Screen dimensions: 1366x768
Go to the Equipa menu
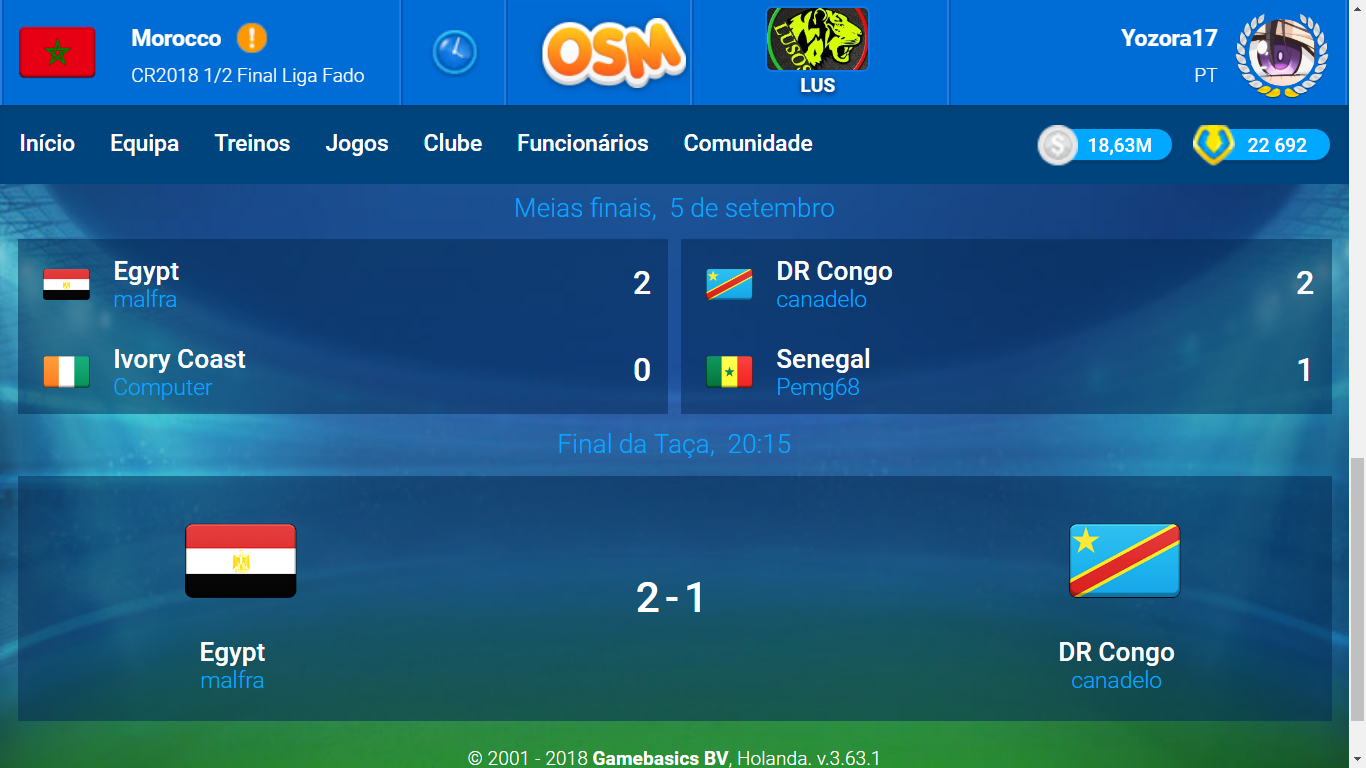tap(144, 144)
